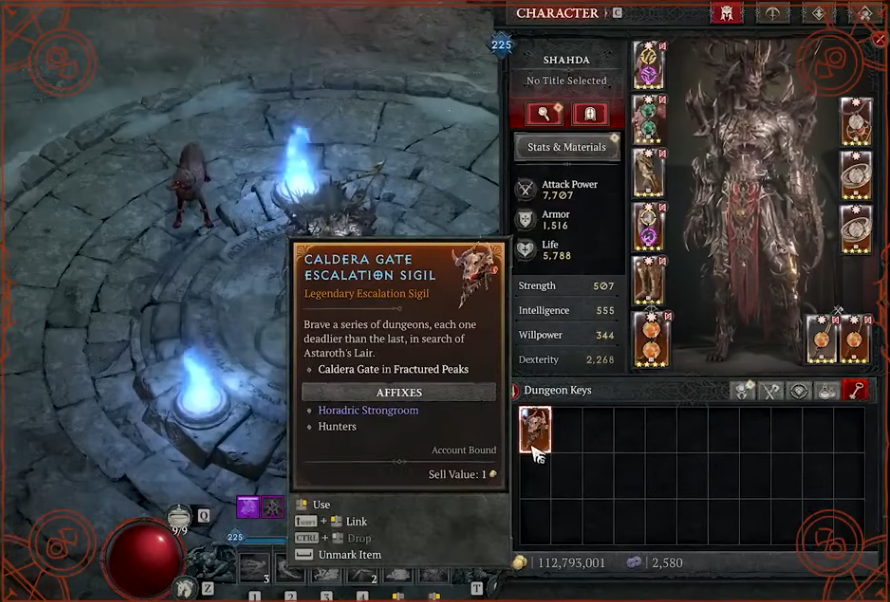Select the helmet equipment tab at top
This screenshot has height=602, width=890.
tap(726, 13)
